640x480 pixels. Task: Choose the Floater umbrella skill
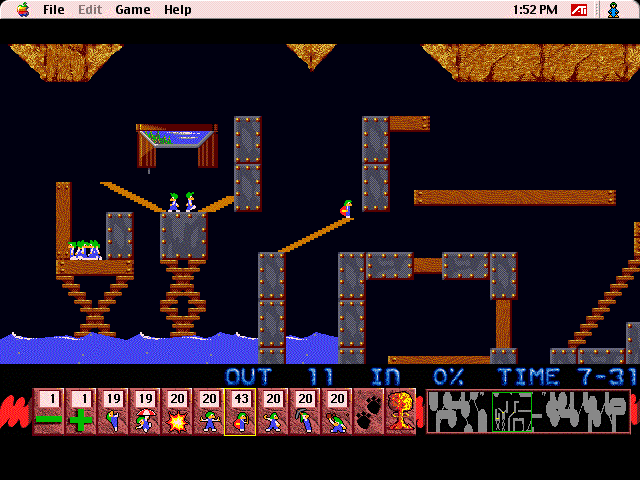pyautogui.click(x=144, y=411)
